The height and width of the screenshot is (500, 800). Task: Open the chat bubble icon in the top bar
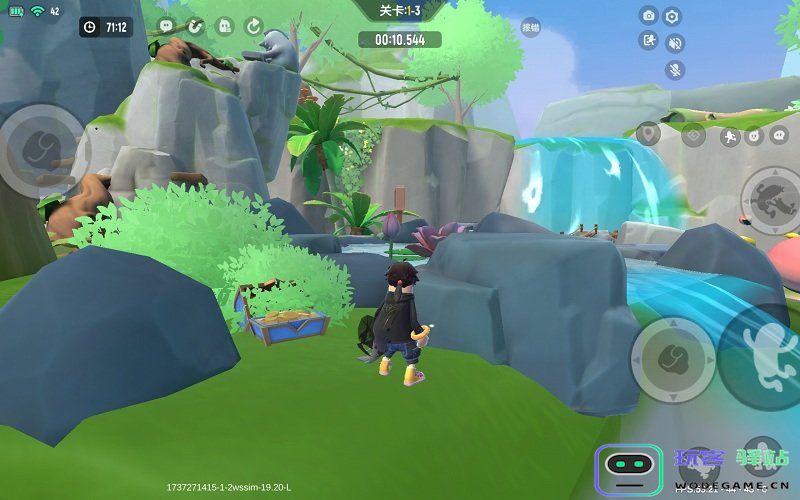click(166, 26)
